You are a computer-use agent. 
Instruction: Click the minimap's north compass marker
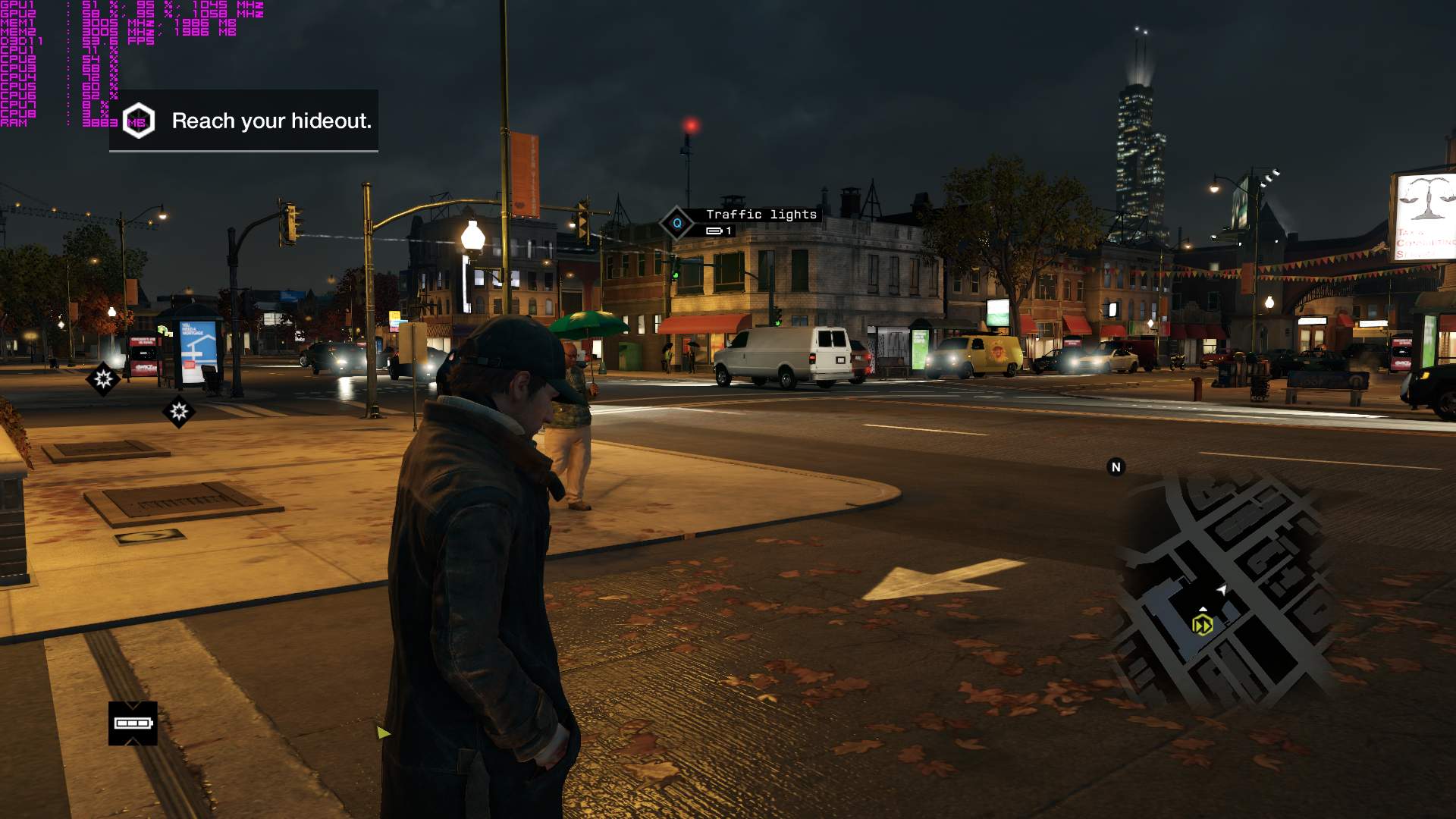1116,467
